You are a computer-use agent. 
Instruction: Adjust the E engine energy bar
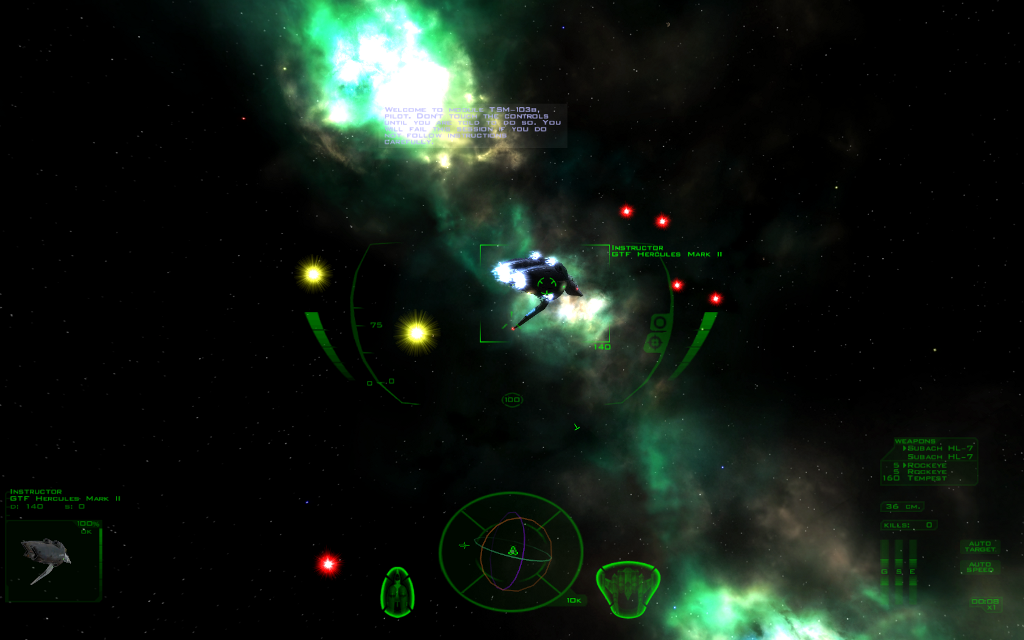pyautogui.click(x=912, y=573)
